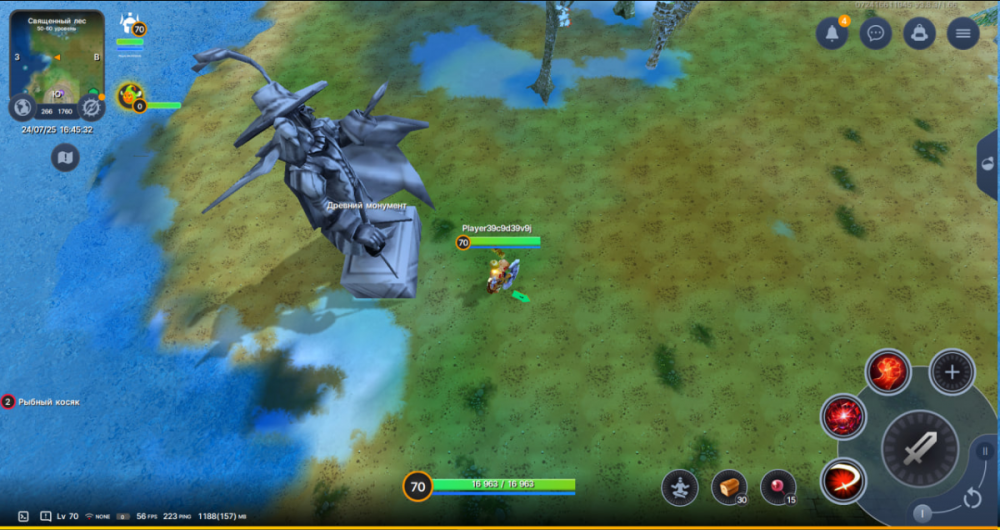Tap the empty plus skill slot
Viewport: 1000px width, 530px height.
952,372
